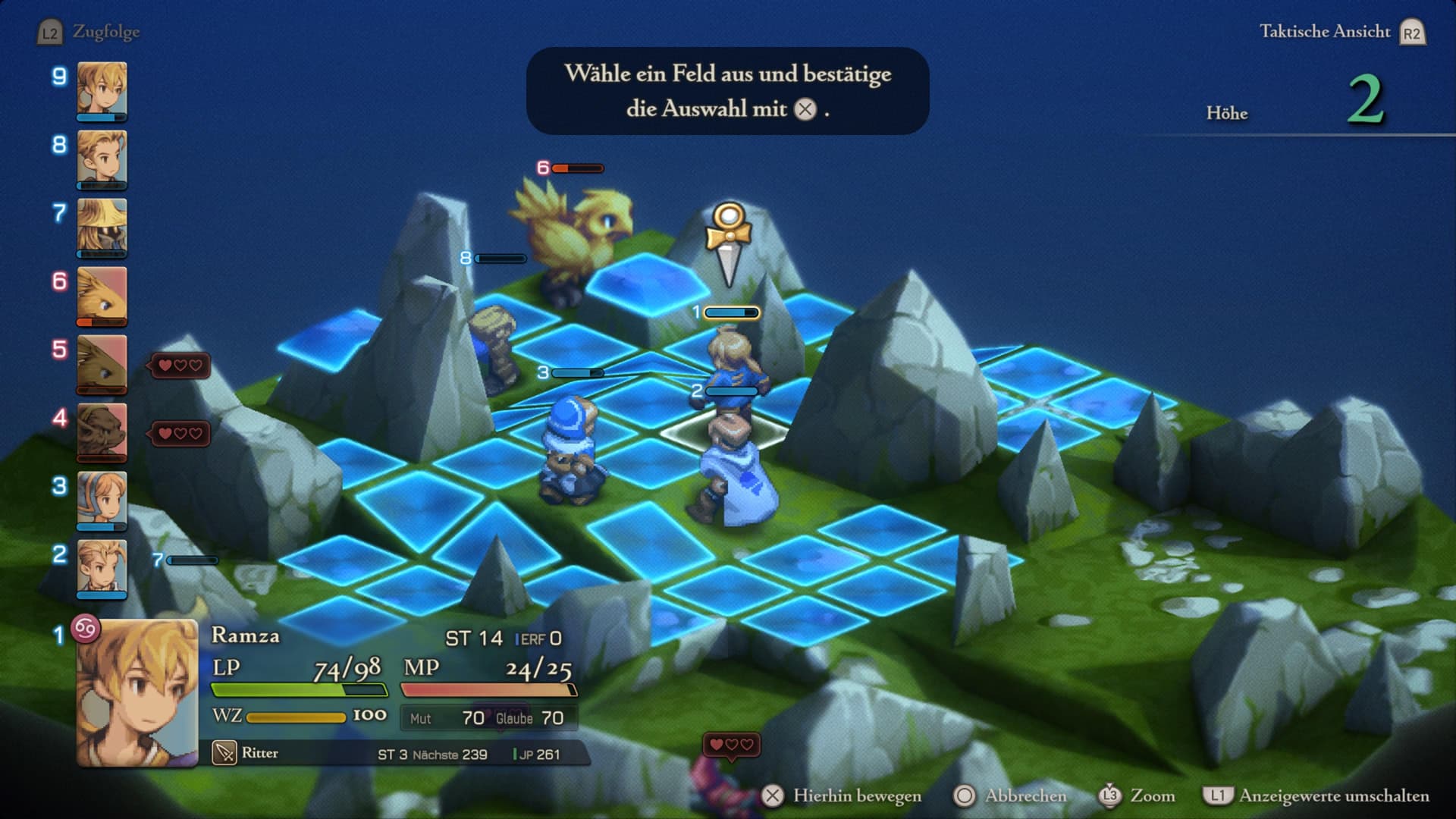Click the turn 4 enemy portrait
This screenshot has width=1456, height=819.
102,431
